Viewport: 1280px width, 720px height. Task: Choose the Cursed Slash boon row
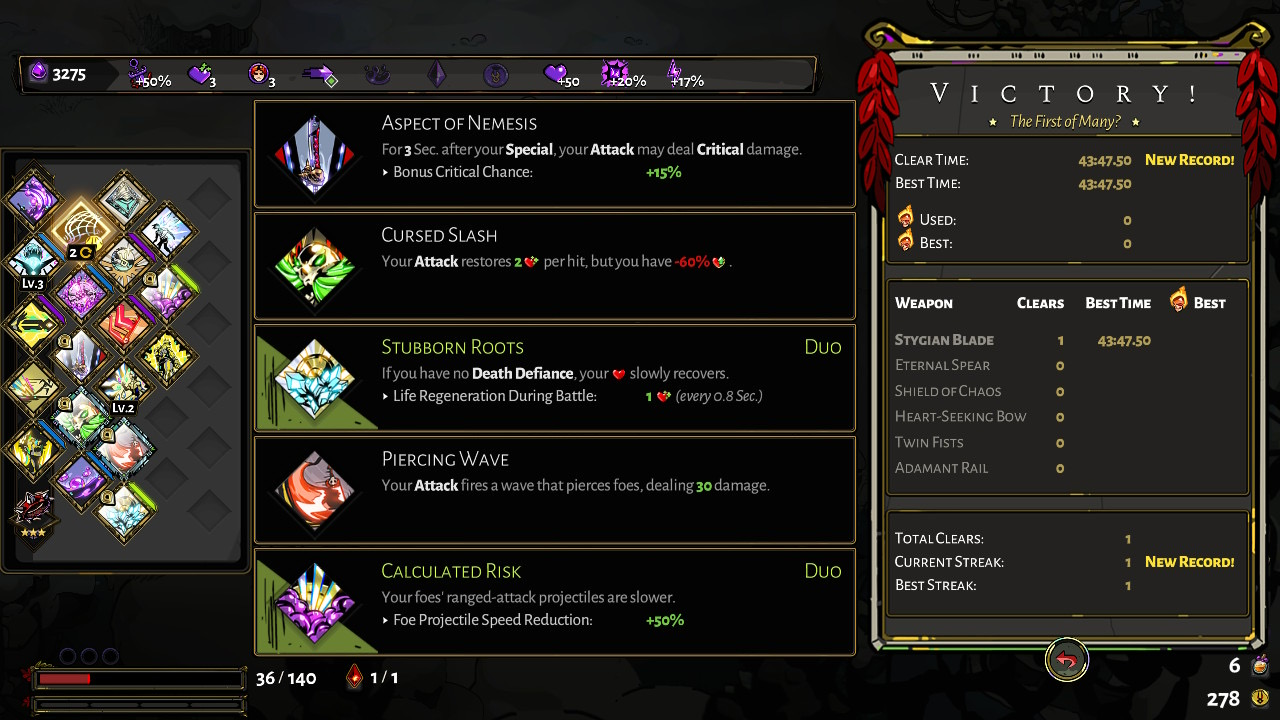pyautogui.click(x=554, y=265)
